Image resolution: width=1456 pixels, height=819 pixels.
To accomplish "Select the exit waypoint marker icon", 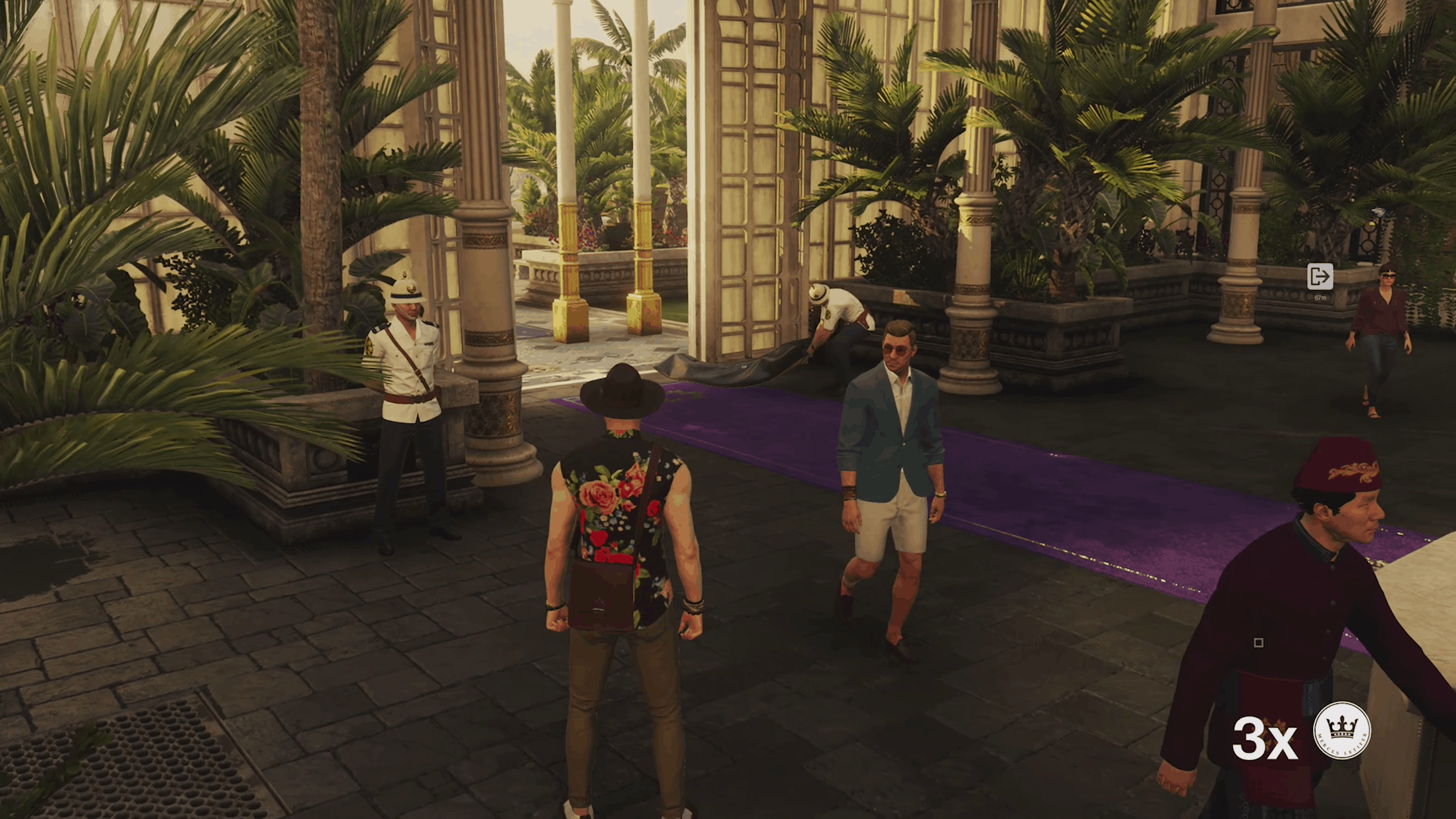I will click(x=1320, y=277).
